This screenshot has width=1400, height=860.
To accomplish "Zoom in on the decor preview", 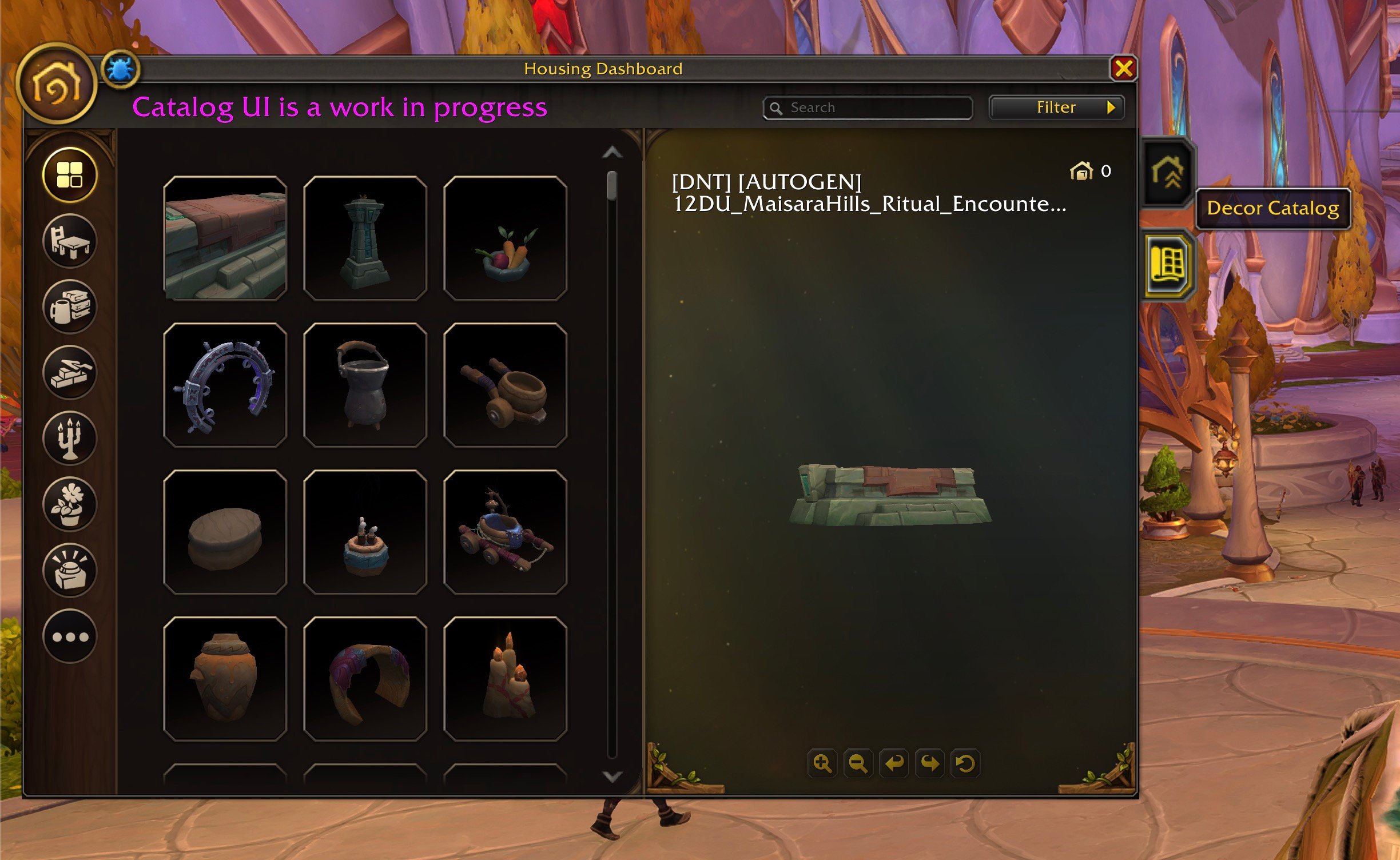I will click(822, 763).
